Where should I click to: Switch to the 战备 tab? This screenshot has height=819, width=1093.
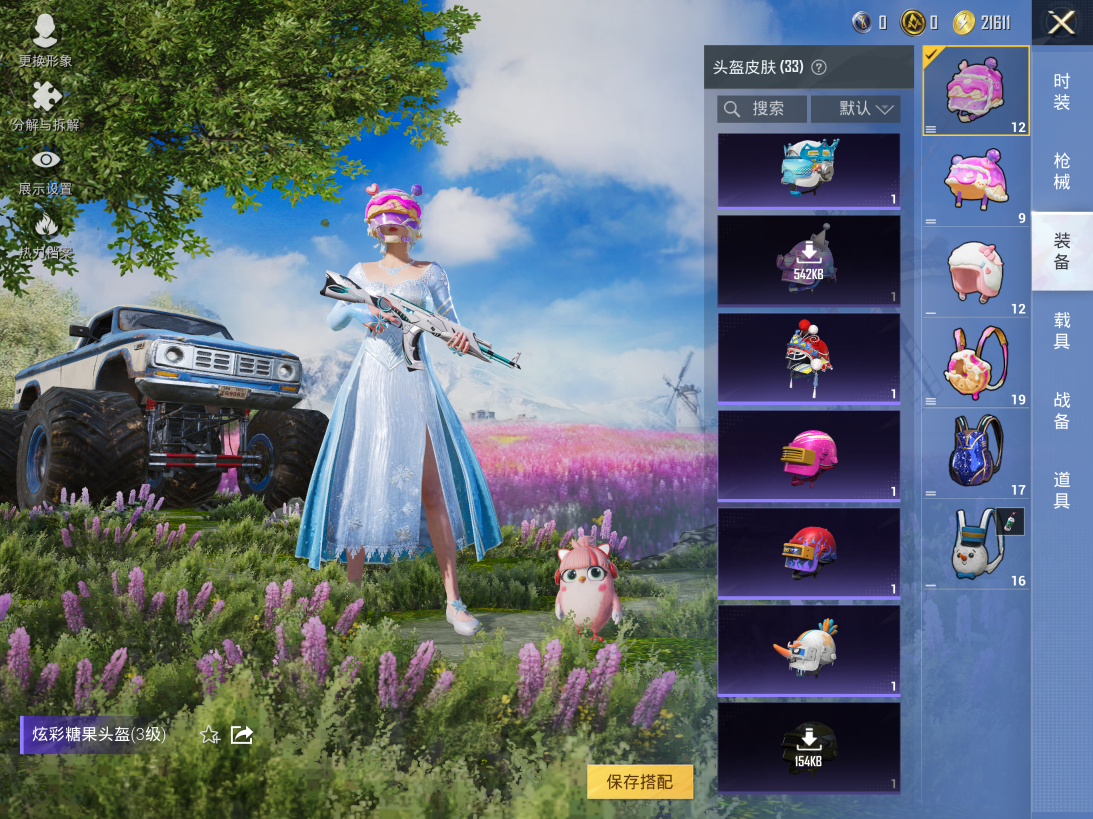(1061, 411)
